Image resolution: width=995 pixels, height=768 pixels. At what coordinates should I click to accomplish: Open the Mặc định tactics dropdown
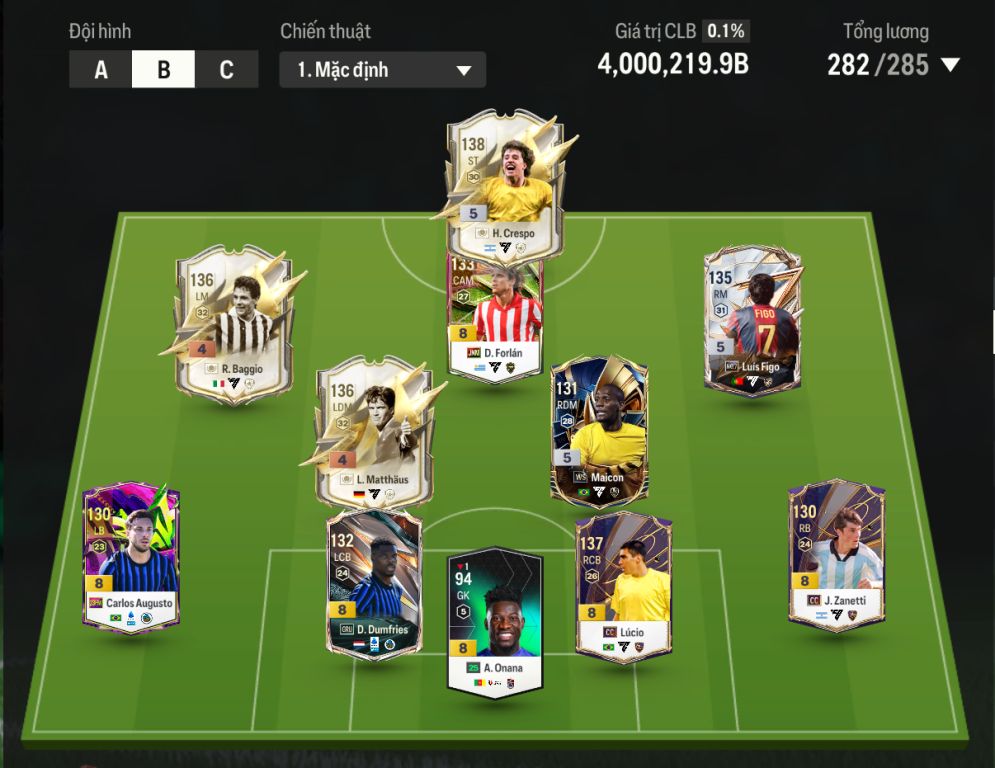pyautogui.click(x=383, y=70)
